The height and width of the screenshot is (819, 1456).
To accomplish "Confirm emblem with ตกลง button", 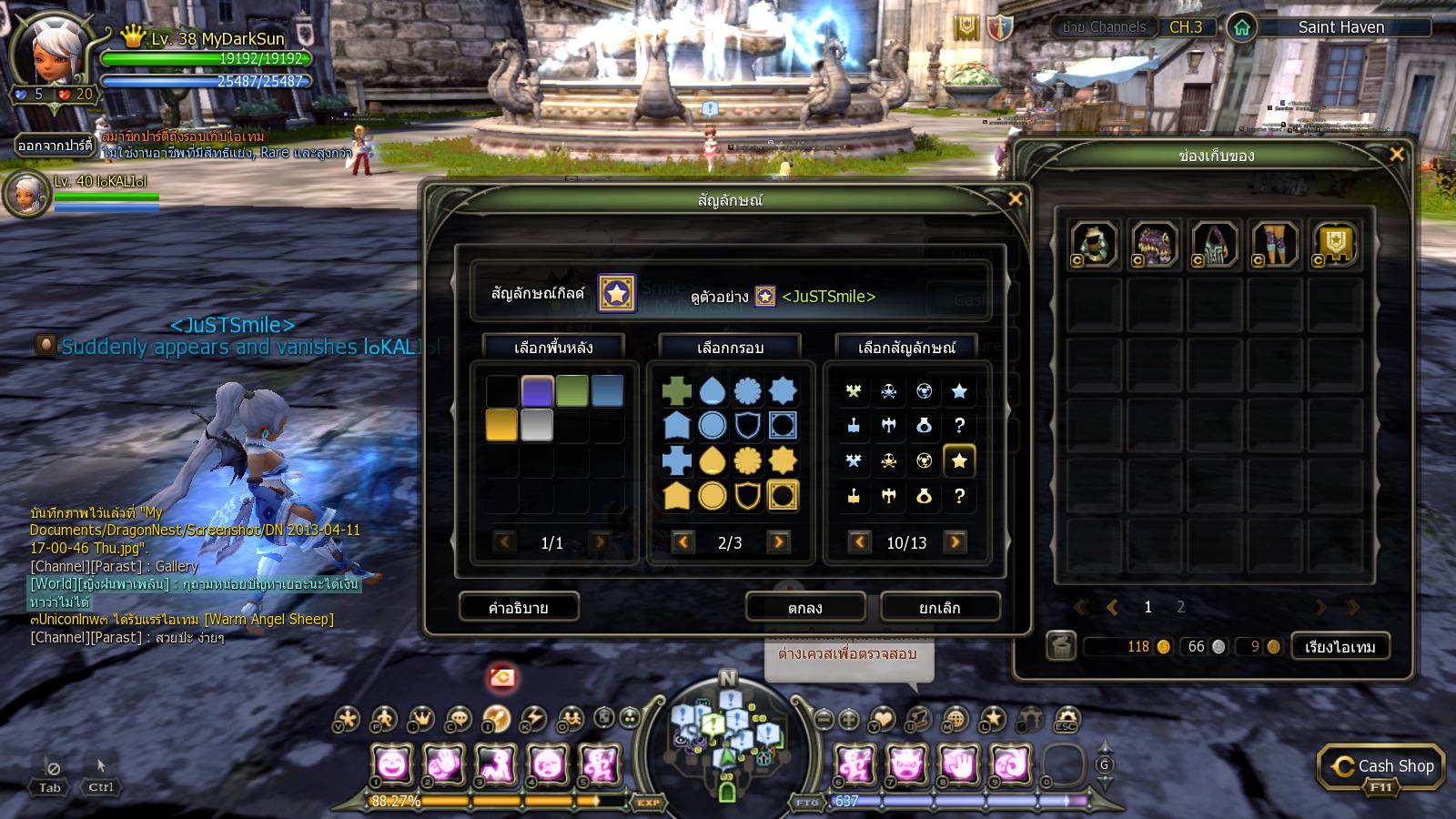I will coord(804,607).
